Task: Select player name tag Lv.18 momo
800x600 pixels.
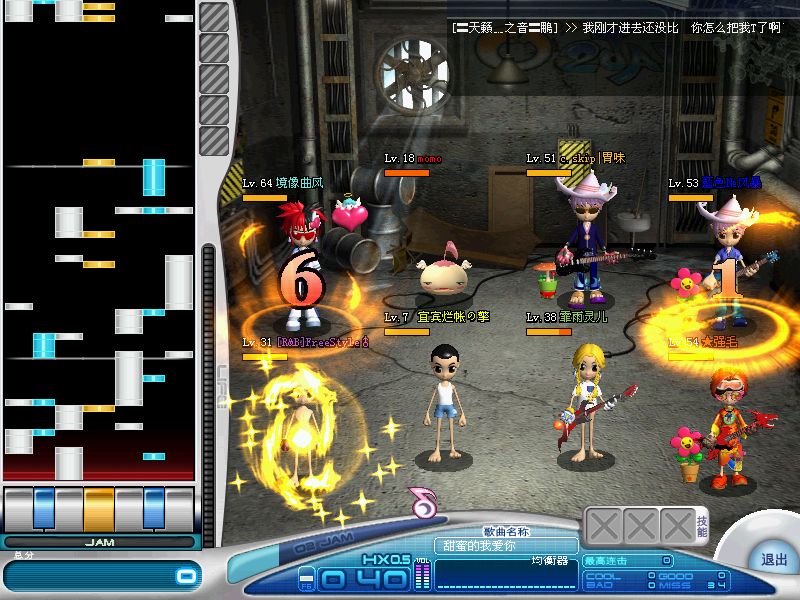Action: pyautogui.click(x=413, y=159)
